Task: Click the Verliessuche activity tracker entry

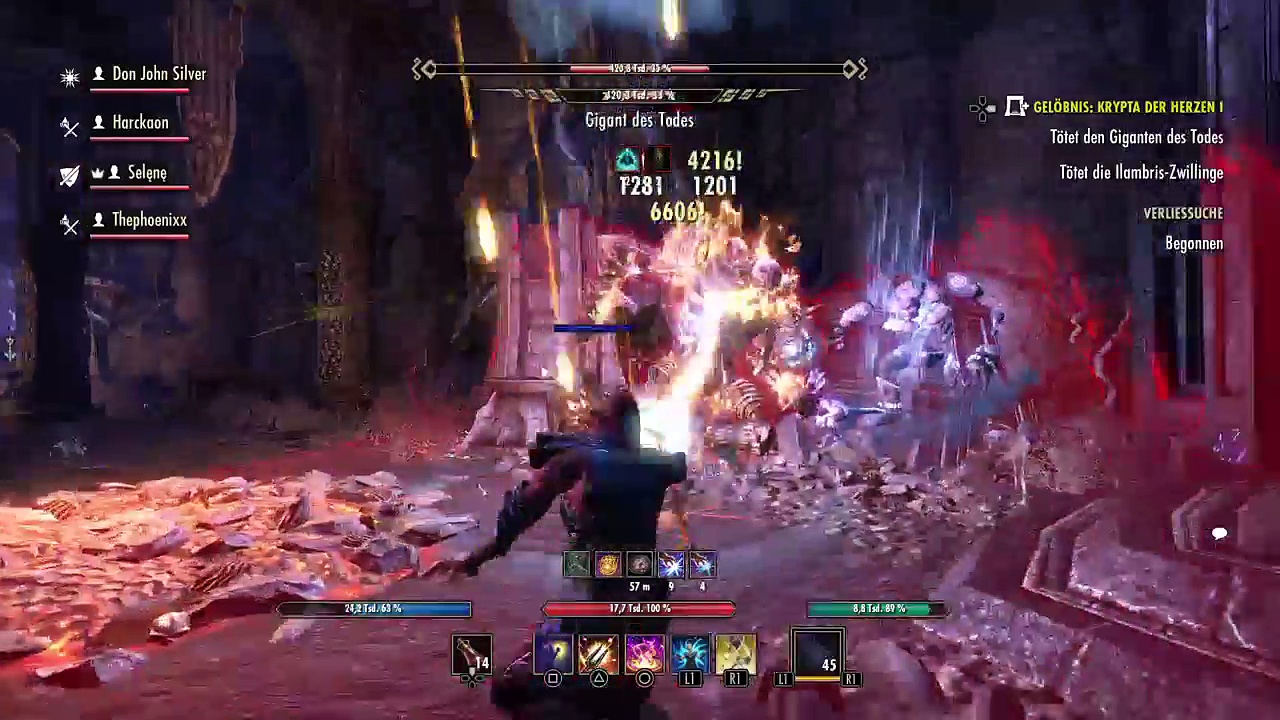Action: click(x=1183, y=213)
